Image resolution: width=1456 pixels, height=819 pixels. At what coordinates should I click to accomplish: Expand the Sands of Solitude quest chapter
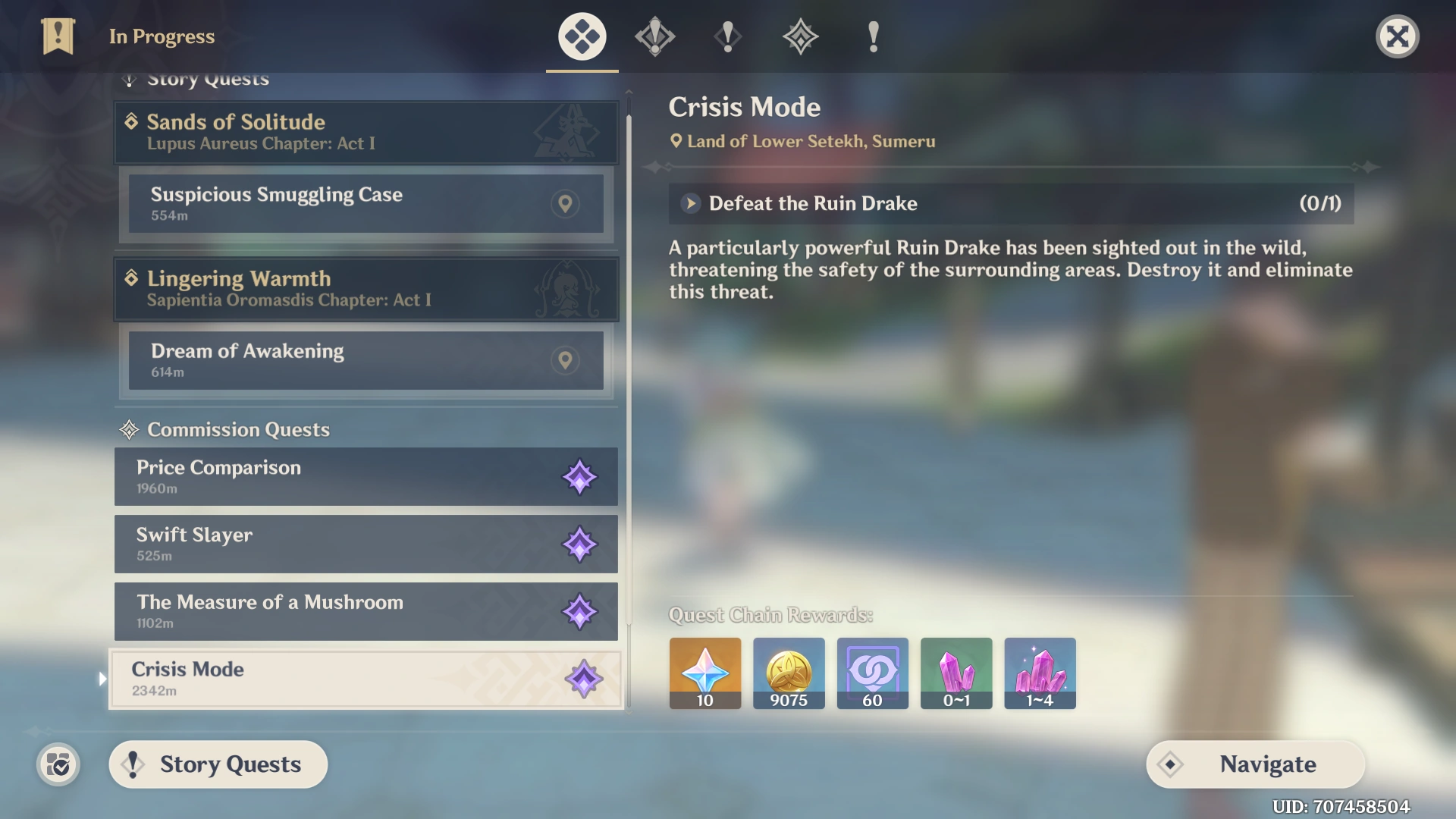(366, 132)
